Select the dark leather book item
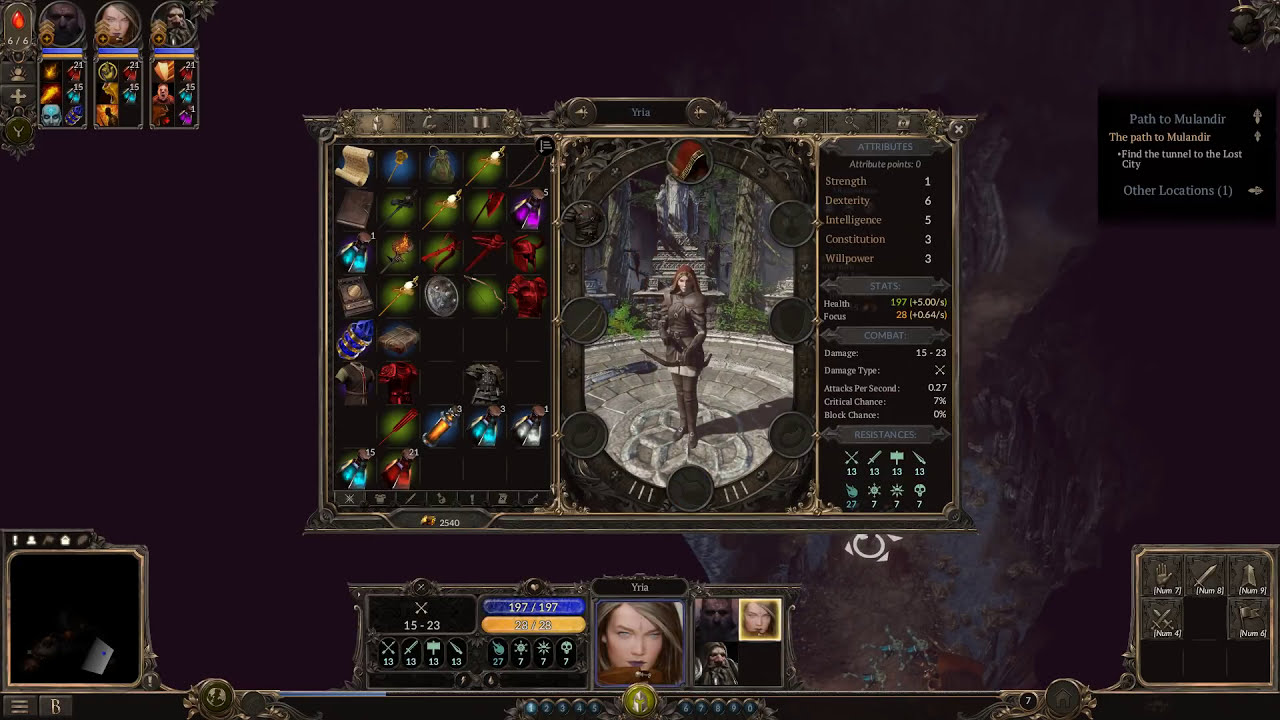 [x=355, y=209]
